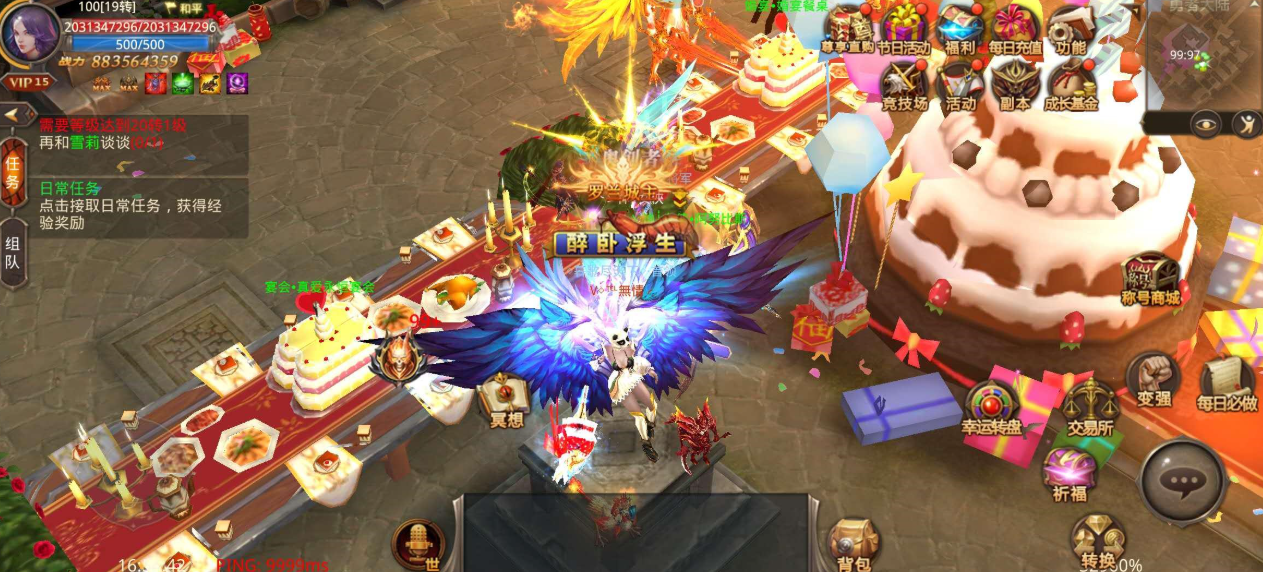Enter the 竞技场 arena
This screenshot has width=1263, height=572.
904,83
